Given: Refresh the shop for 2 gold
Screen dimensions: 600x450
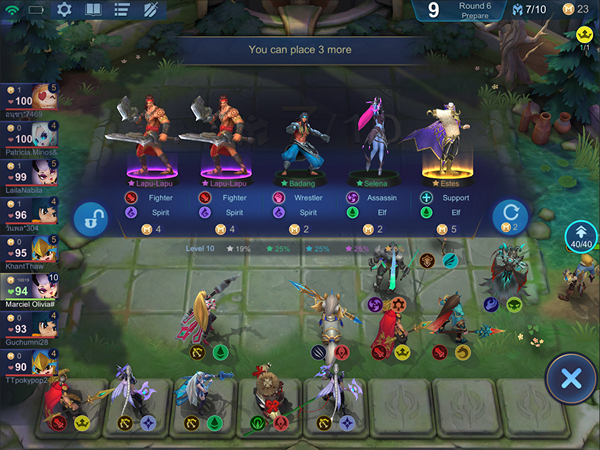Looking at the screenshot, I should [x=510, y=217].
